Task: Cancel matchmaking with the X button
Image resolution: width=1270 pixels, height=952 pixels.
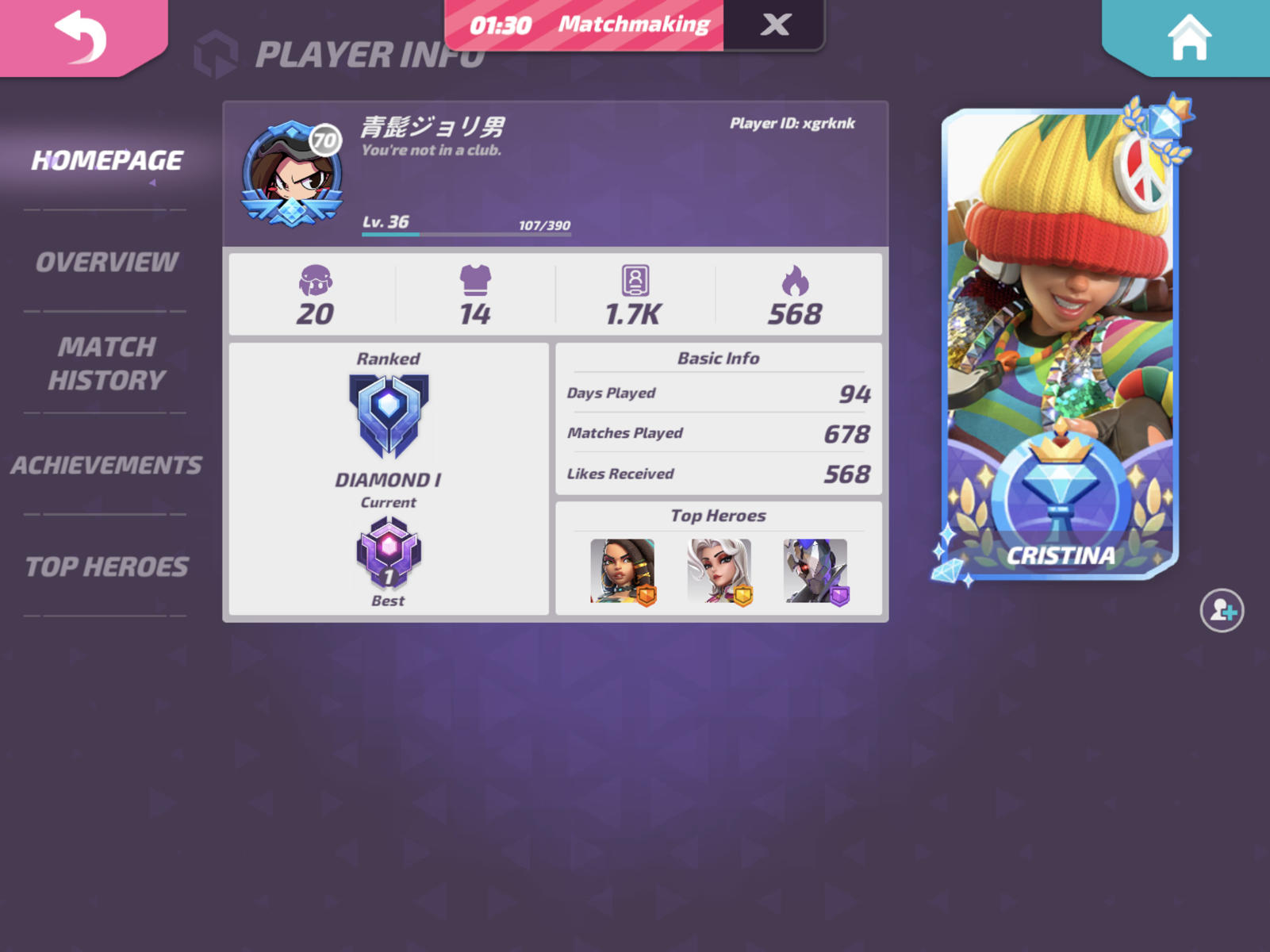Action: tap(775, 25)
